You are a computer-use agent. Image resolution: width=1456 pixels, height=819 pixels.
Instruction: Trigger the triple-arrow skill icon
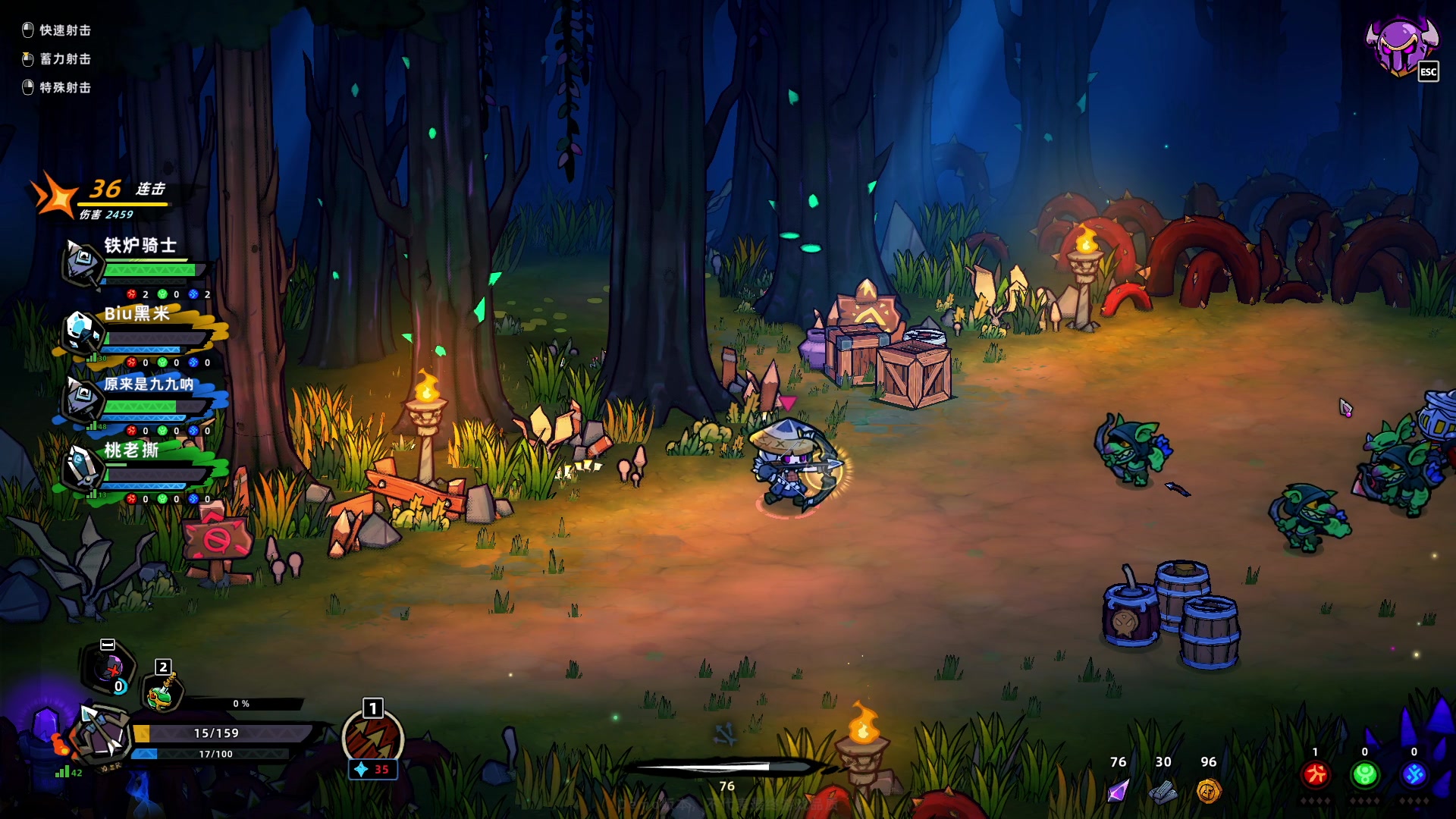[372, 739]
